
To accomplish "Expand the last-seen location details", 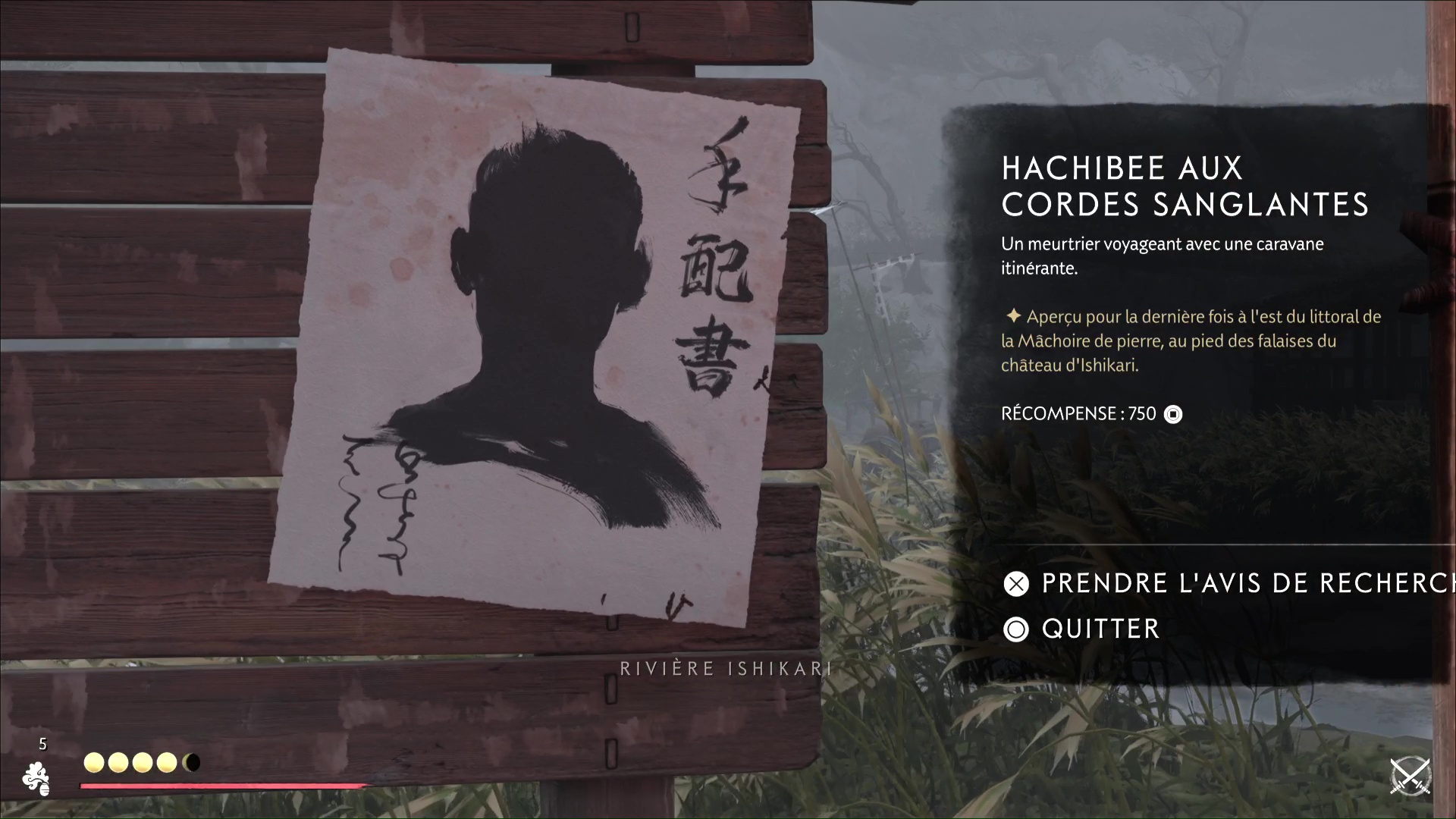I will [x=1191, y=340].
